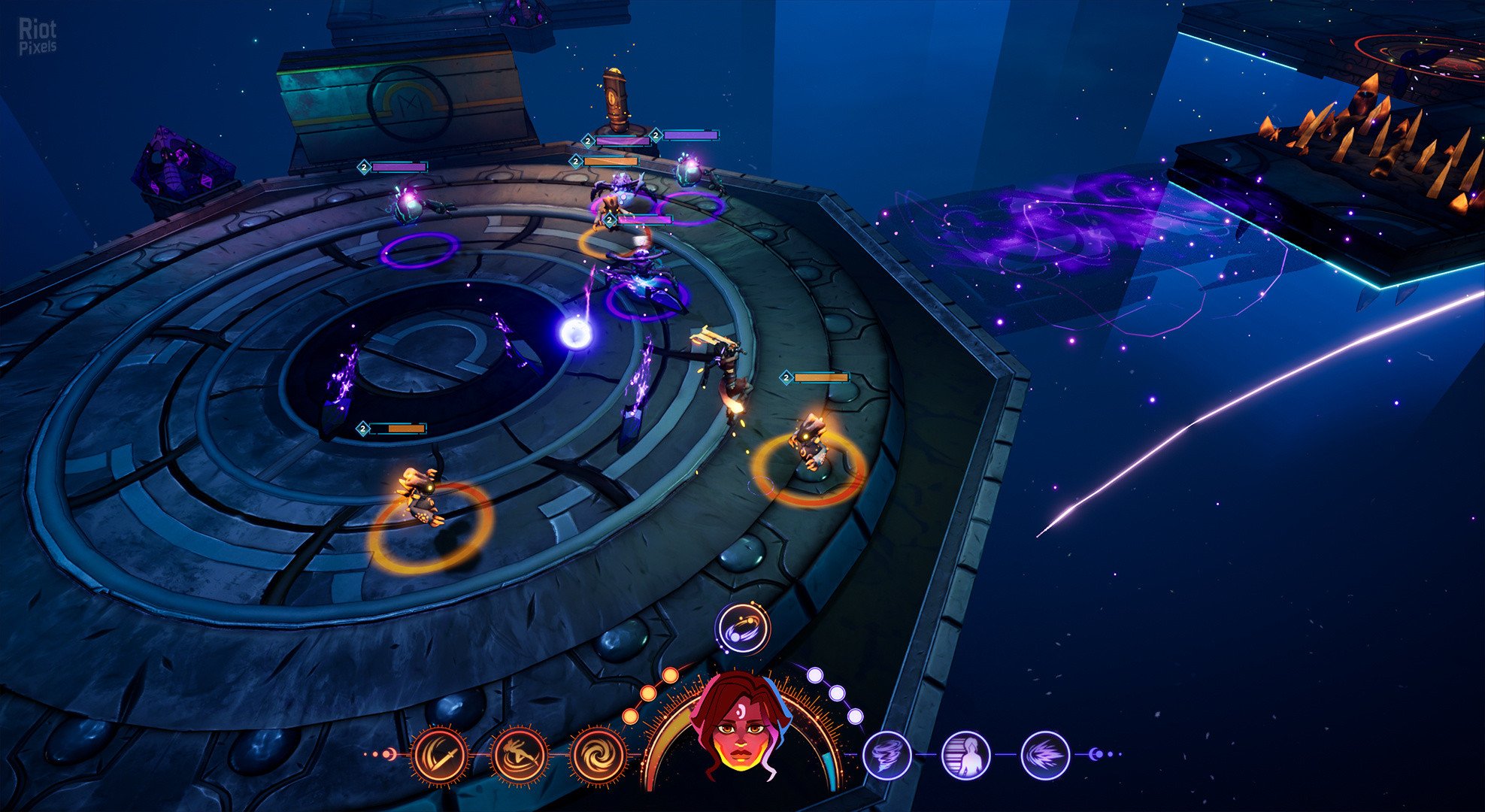Image resolution: width=1485 pixels, height=812 pixels.
Task: Use the purple silhouette dash ability
Action: [966, 755]
